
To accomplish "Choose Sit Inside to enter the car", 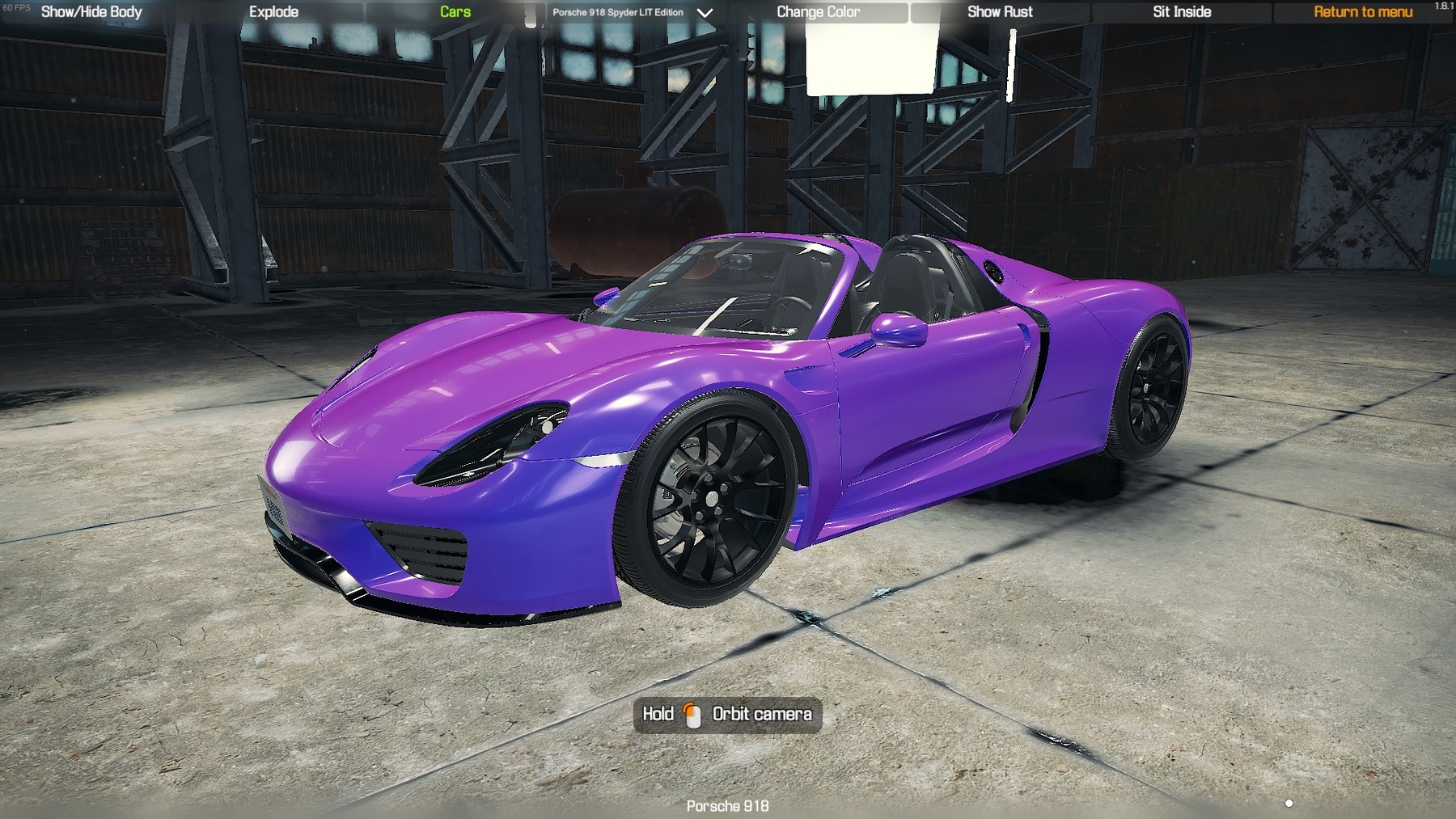I will (x=1182, y=12).
